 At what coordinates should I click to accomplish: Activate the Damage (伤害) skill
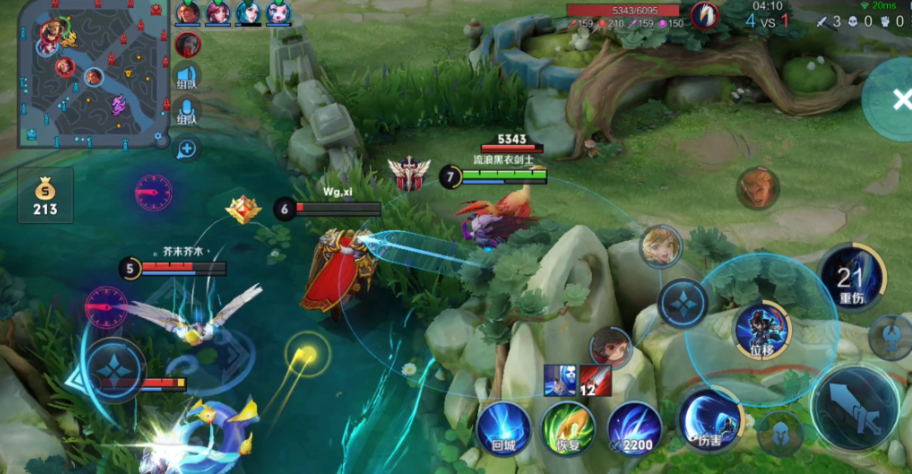click(710, 420)
